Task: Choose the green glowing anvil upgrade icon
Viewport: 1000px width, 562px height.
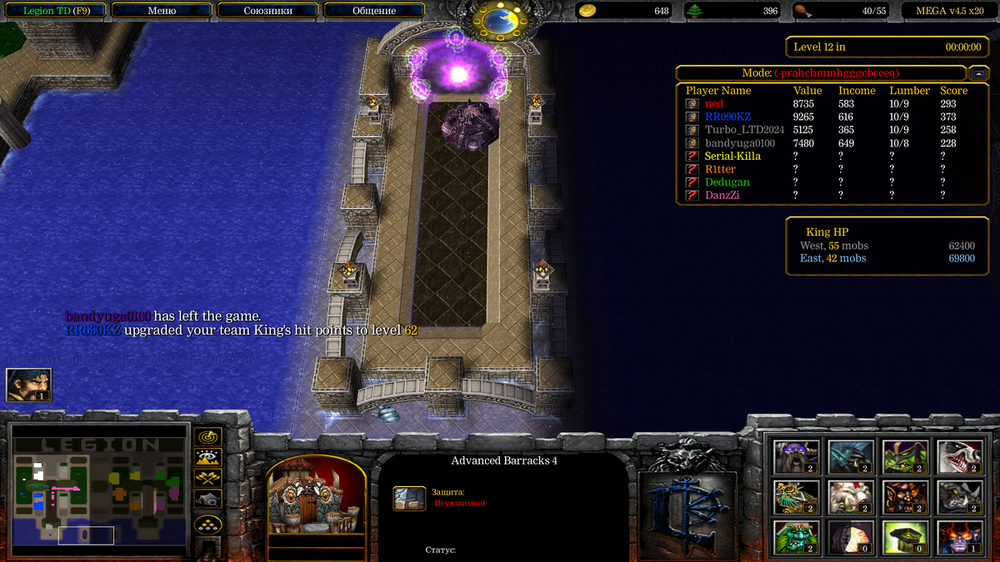Action: click(904, 536)
